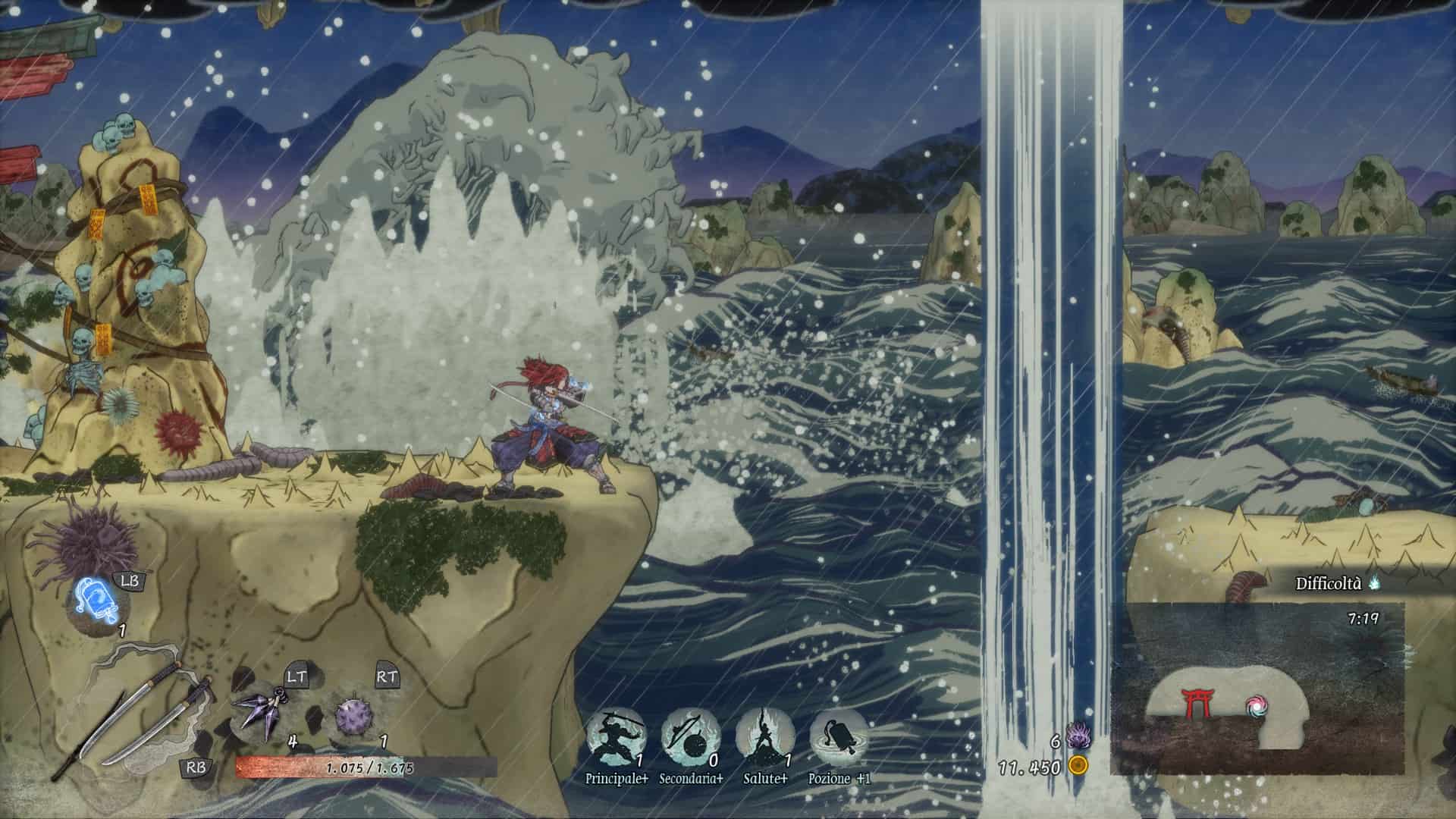
Task: Select the purple spiked bomb item
Action: click(x=354, y=715)
